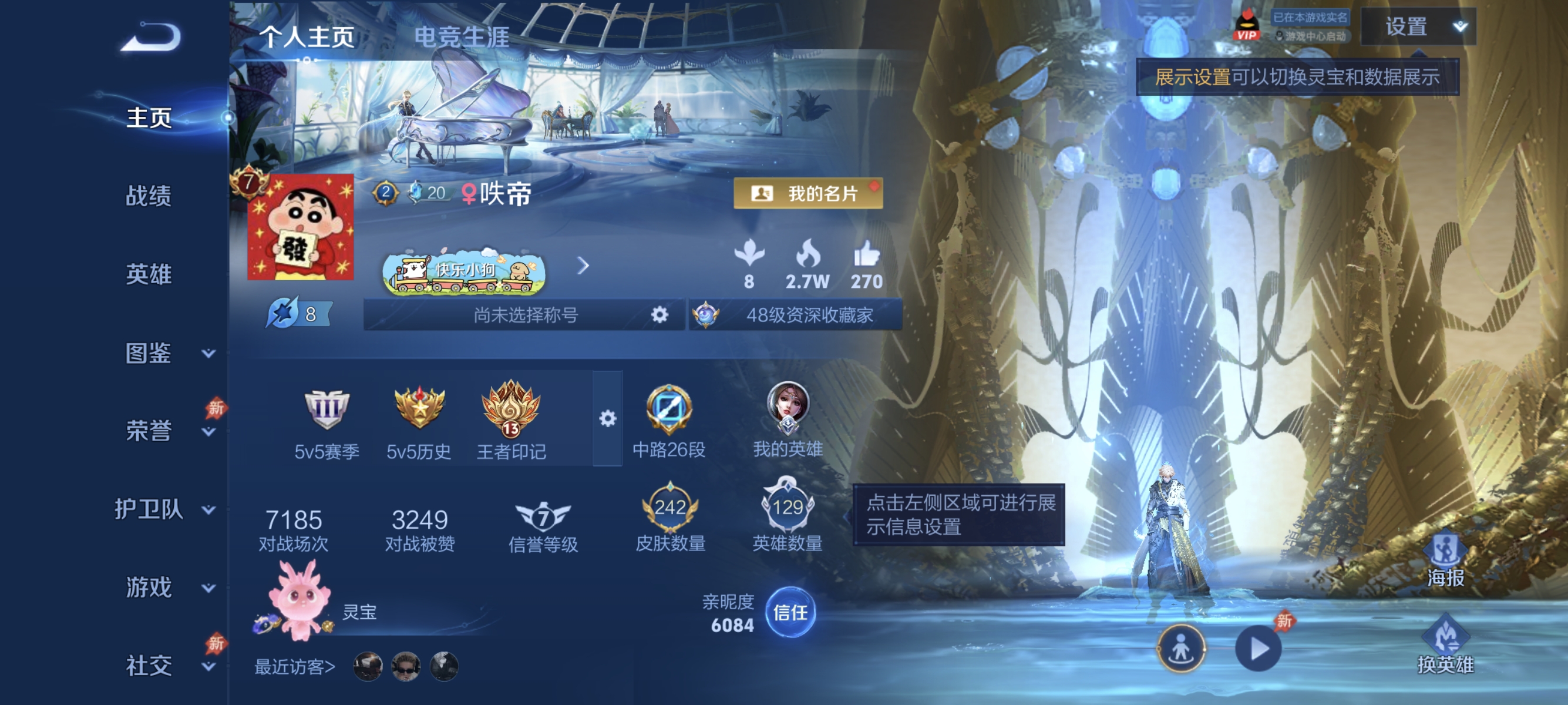Switch to the 电竞生涯 tab

coord(463,36)
